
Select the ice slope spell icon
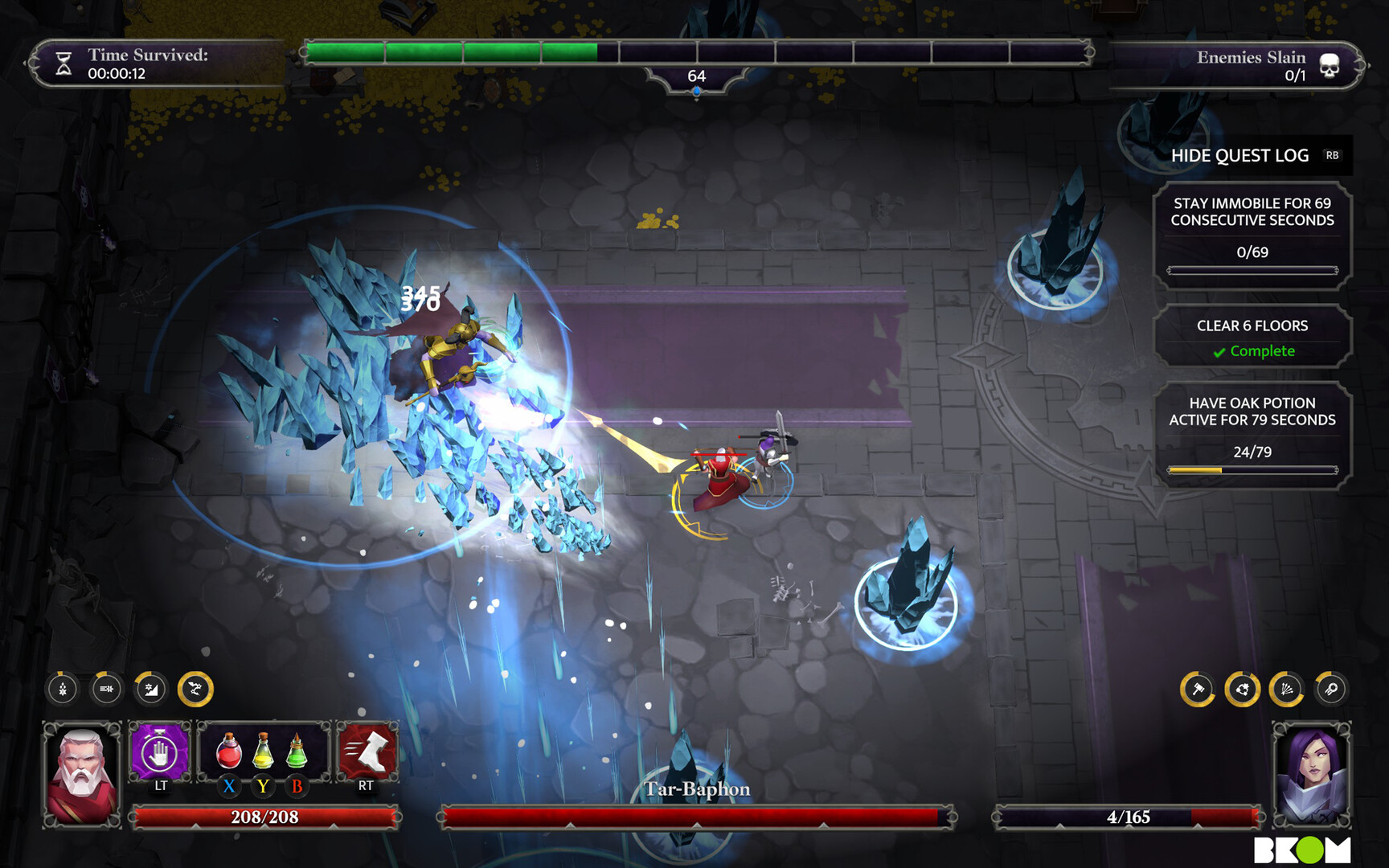[151, 689]
